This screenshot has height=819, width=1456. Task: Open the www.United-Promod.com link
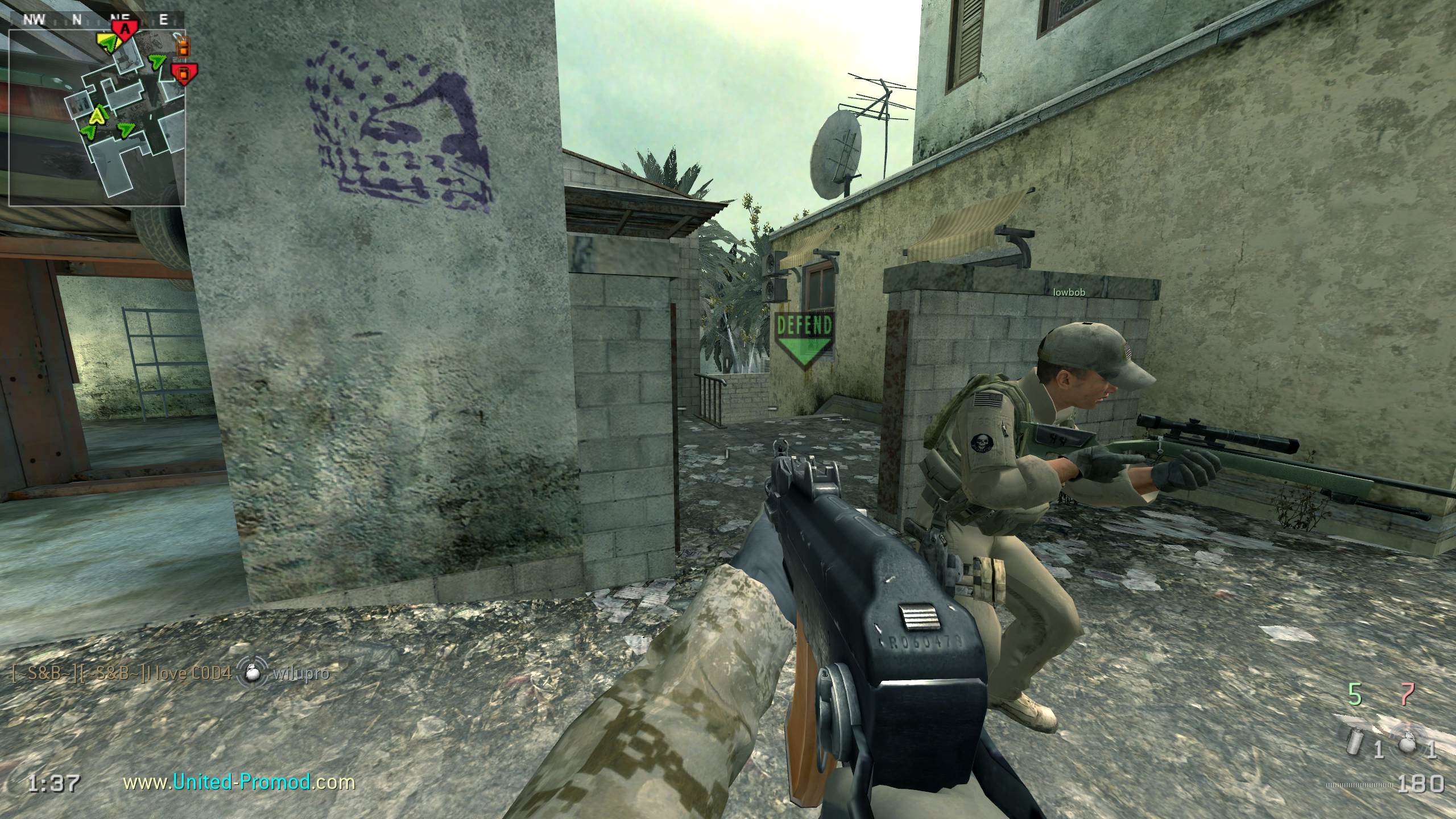(x=239, y=783)
